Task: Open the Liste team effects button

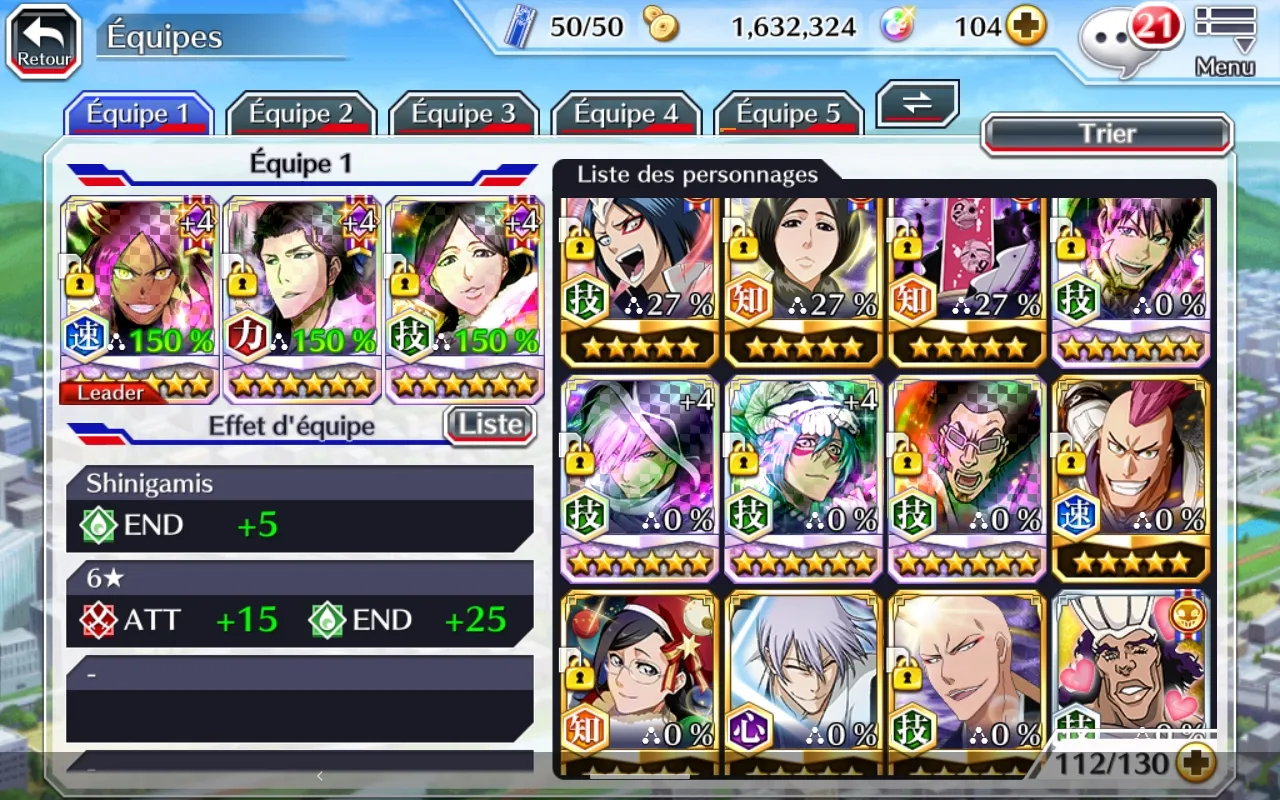Action: (490, 425)
